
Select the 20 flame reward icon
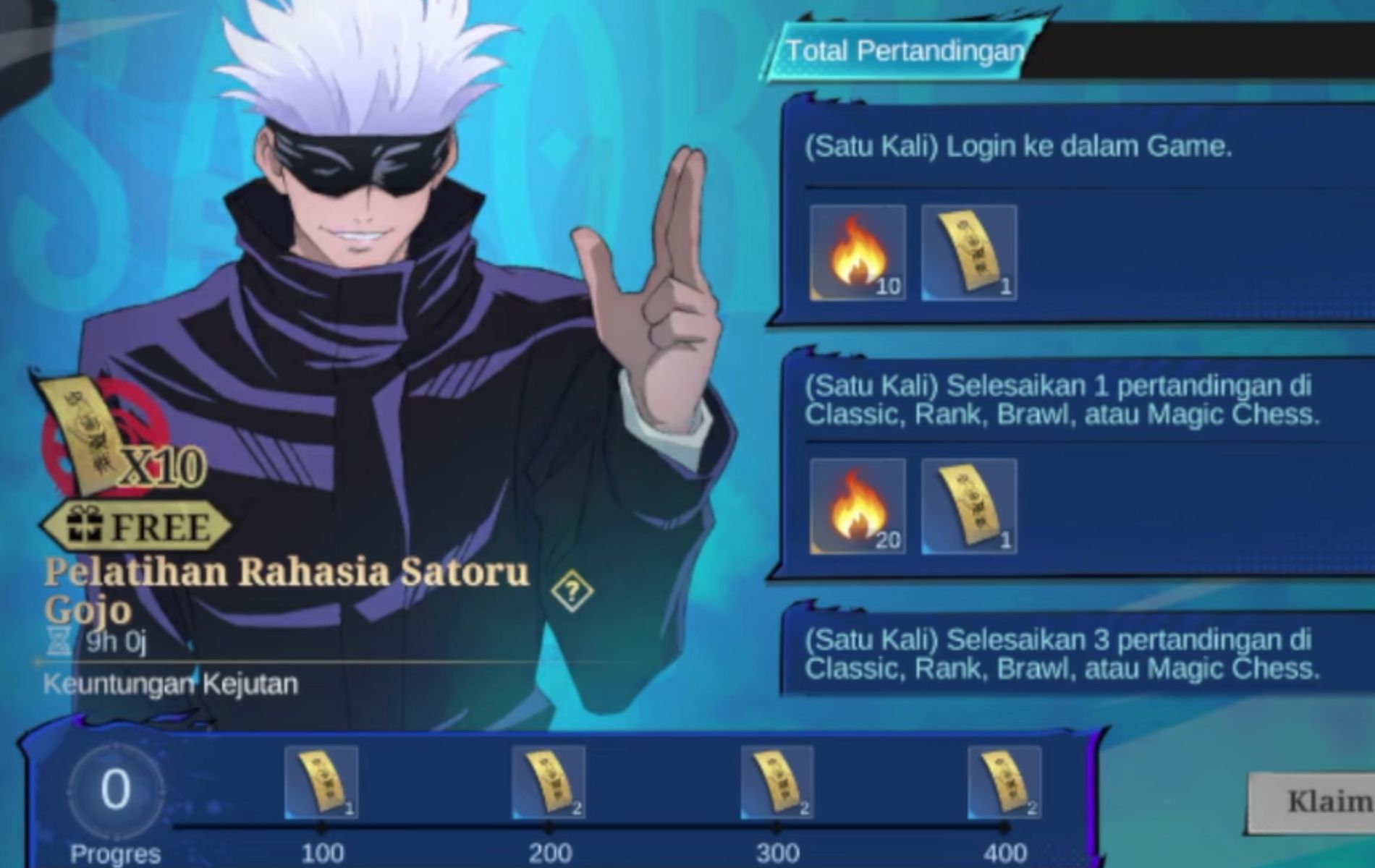click(858, 506)
